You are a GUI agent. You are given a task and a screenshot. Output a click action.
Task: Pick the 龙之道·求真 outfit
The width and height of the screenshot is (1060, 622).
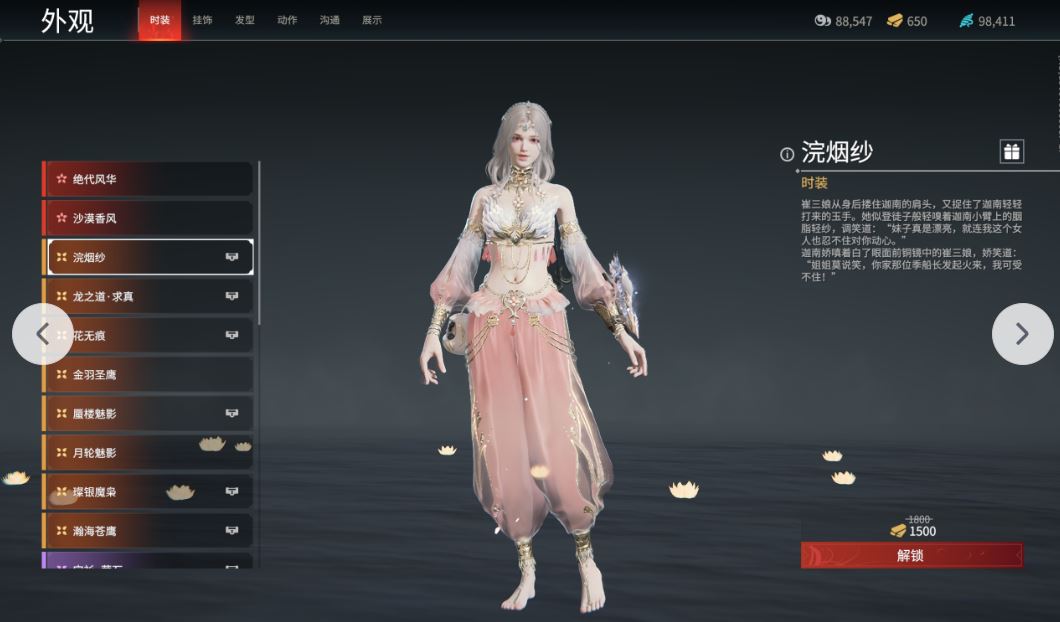(148, 296)
